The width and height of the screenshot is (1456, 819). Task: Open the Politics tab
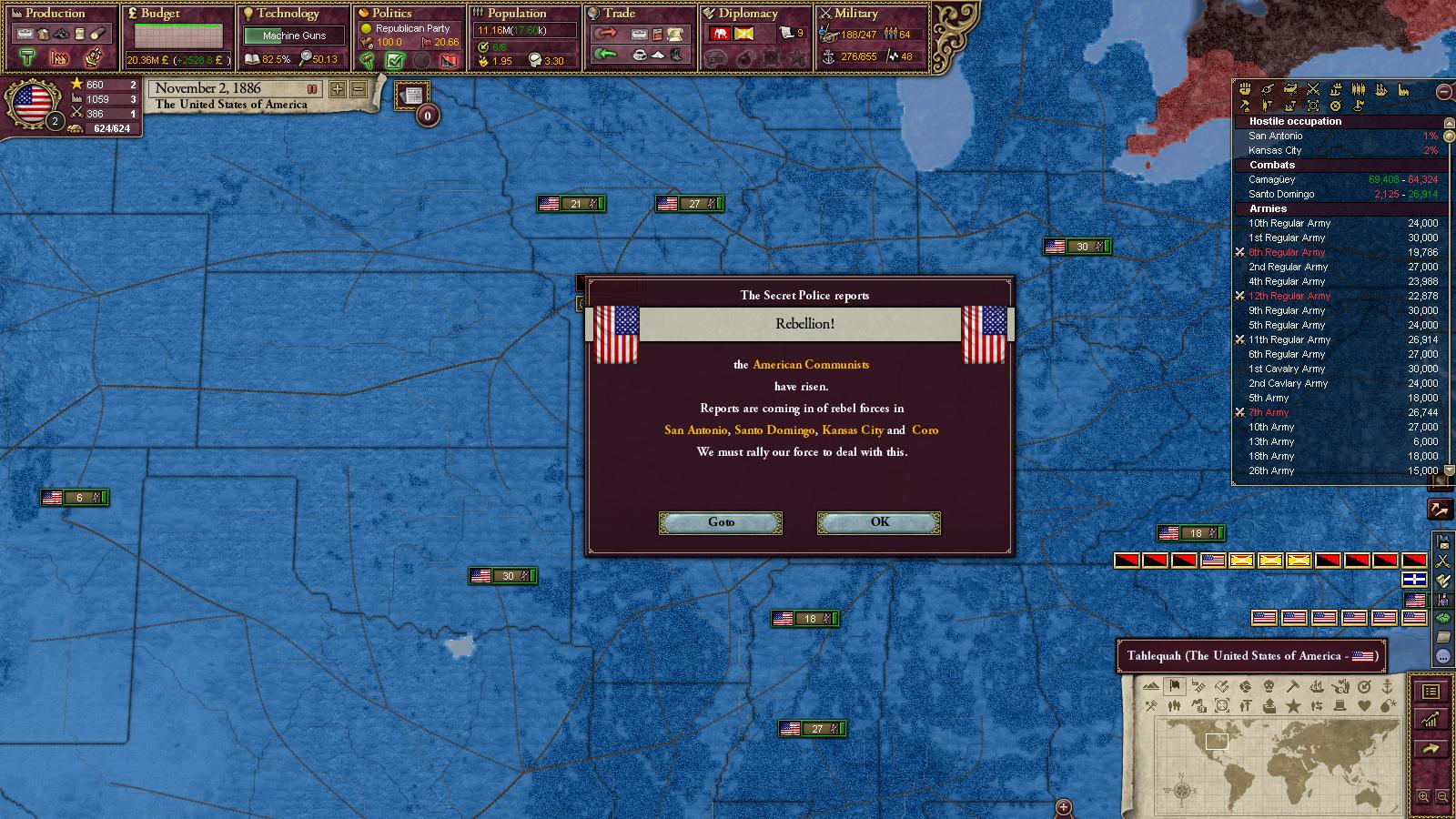(x=391, y=14)
